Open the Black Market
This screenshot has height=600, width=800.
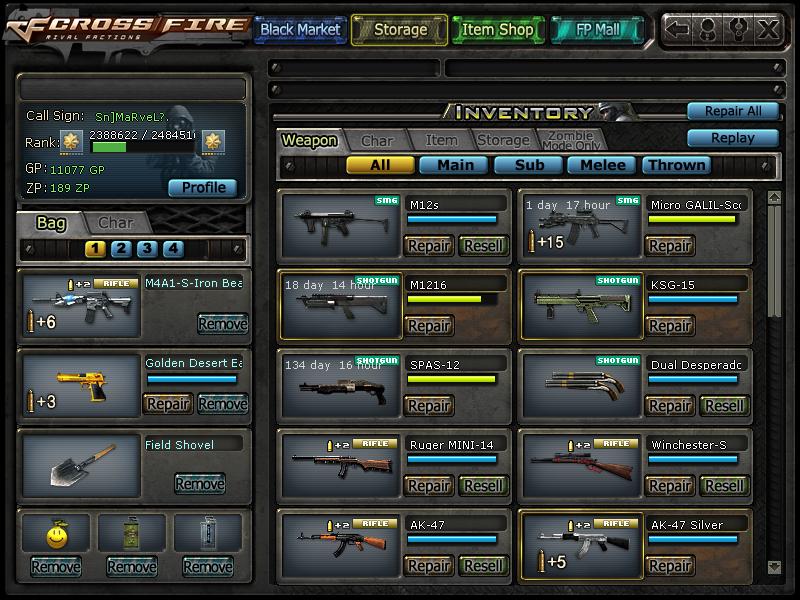[300, 30]
